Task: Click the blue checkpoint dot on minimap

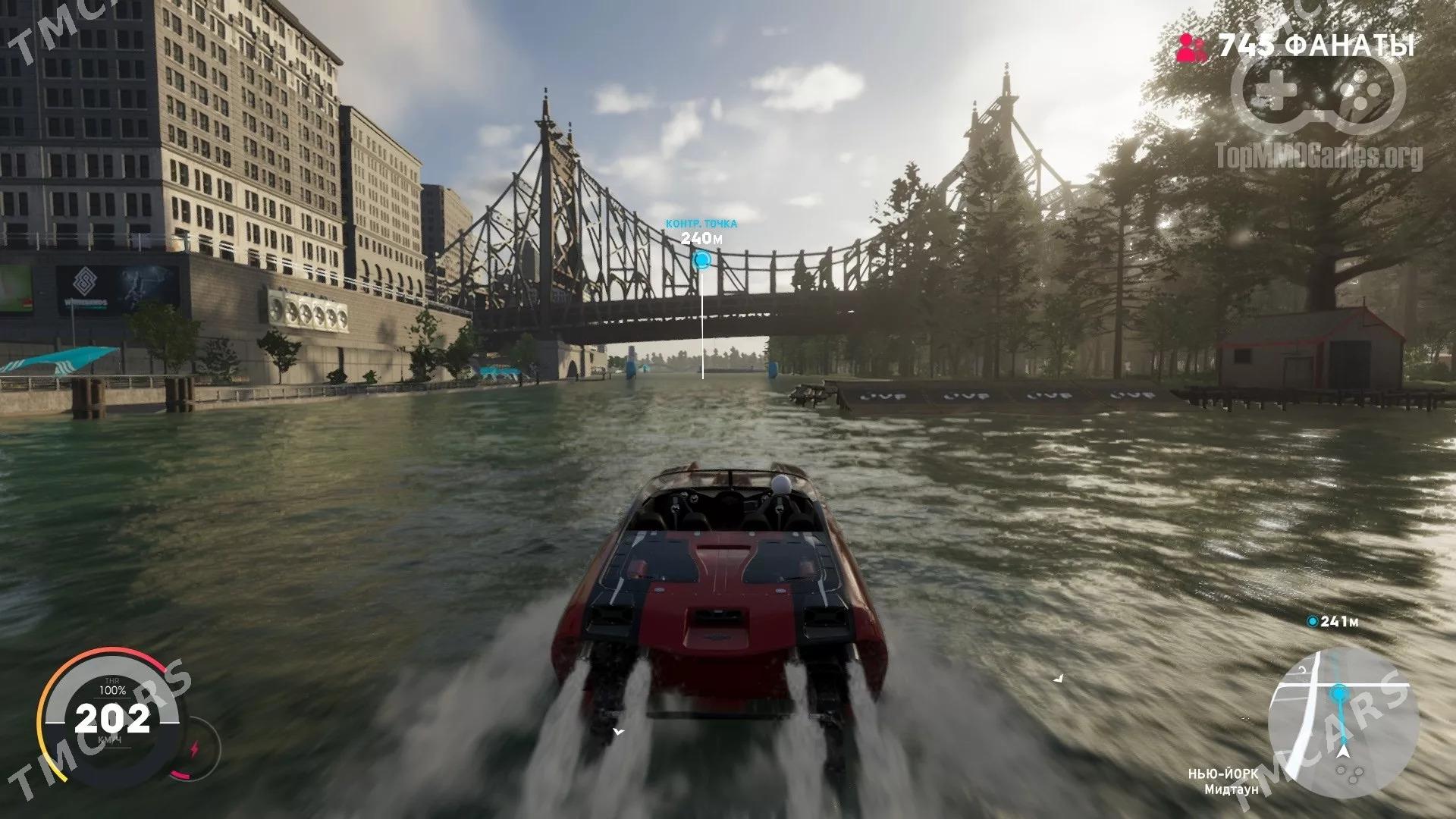Action: [x=1339, y=692]
